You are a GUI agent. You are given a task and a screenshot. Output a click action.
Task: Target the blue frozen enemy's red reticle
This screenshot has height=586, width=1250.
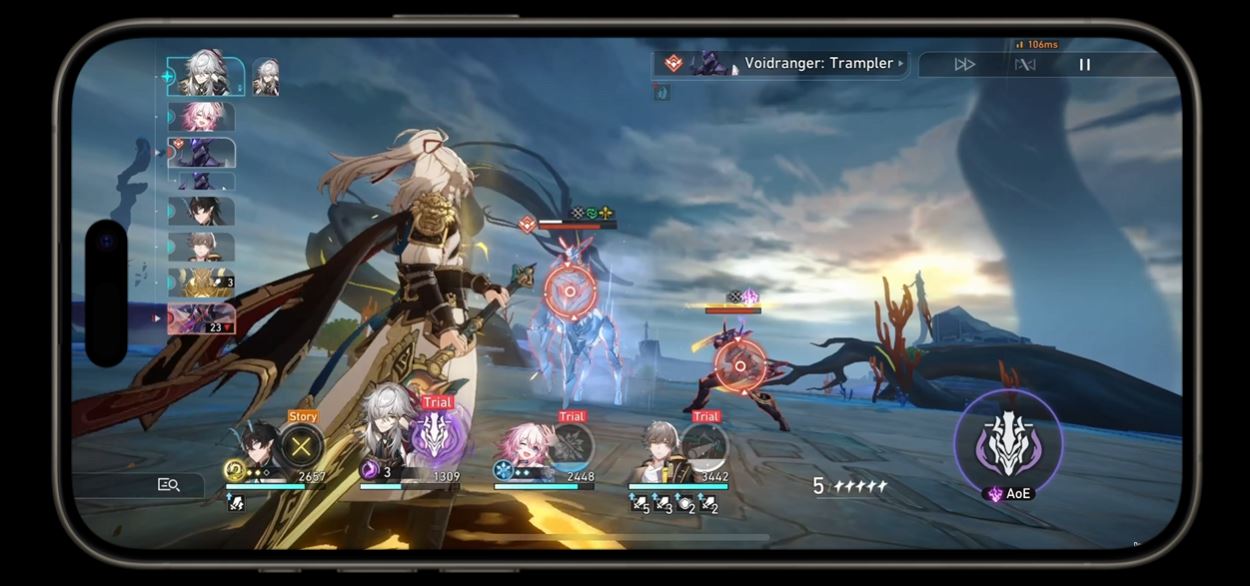[570, 292]
